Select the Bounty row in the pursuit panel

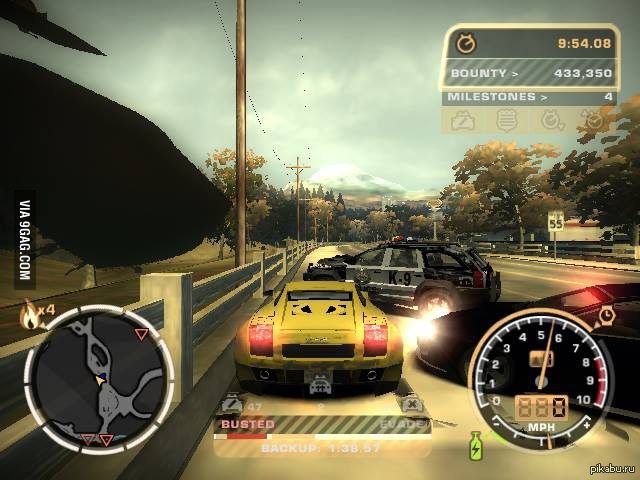pyautogui.click(x=531, y=73)
